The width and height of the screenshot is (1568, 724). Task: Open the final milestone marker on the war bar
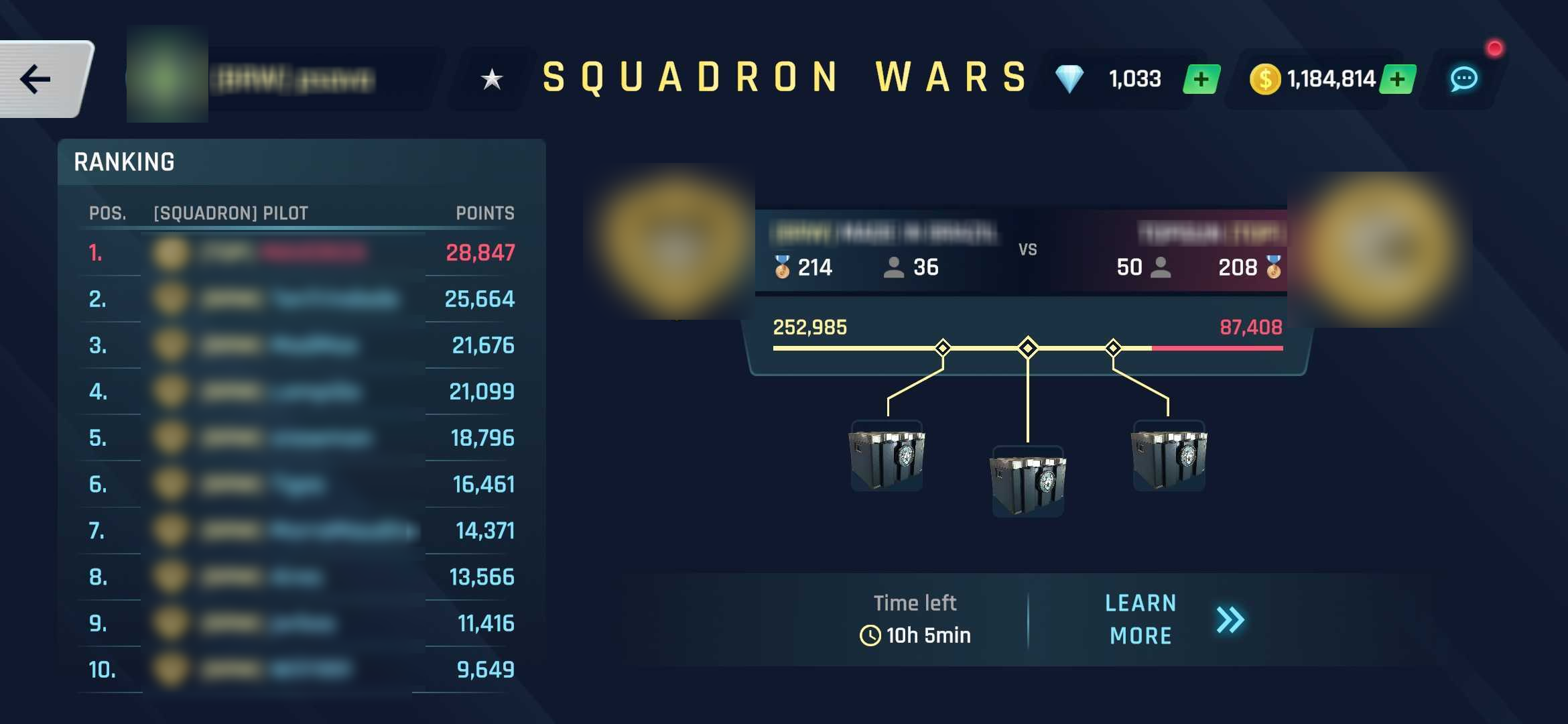point(1113,347)
